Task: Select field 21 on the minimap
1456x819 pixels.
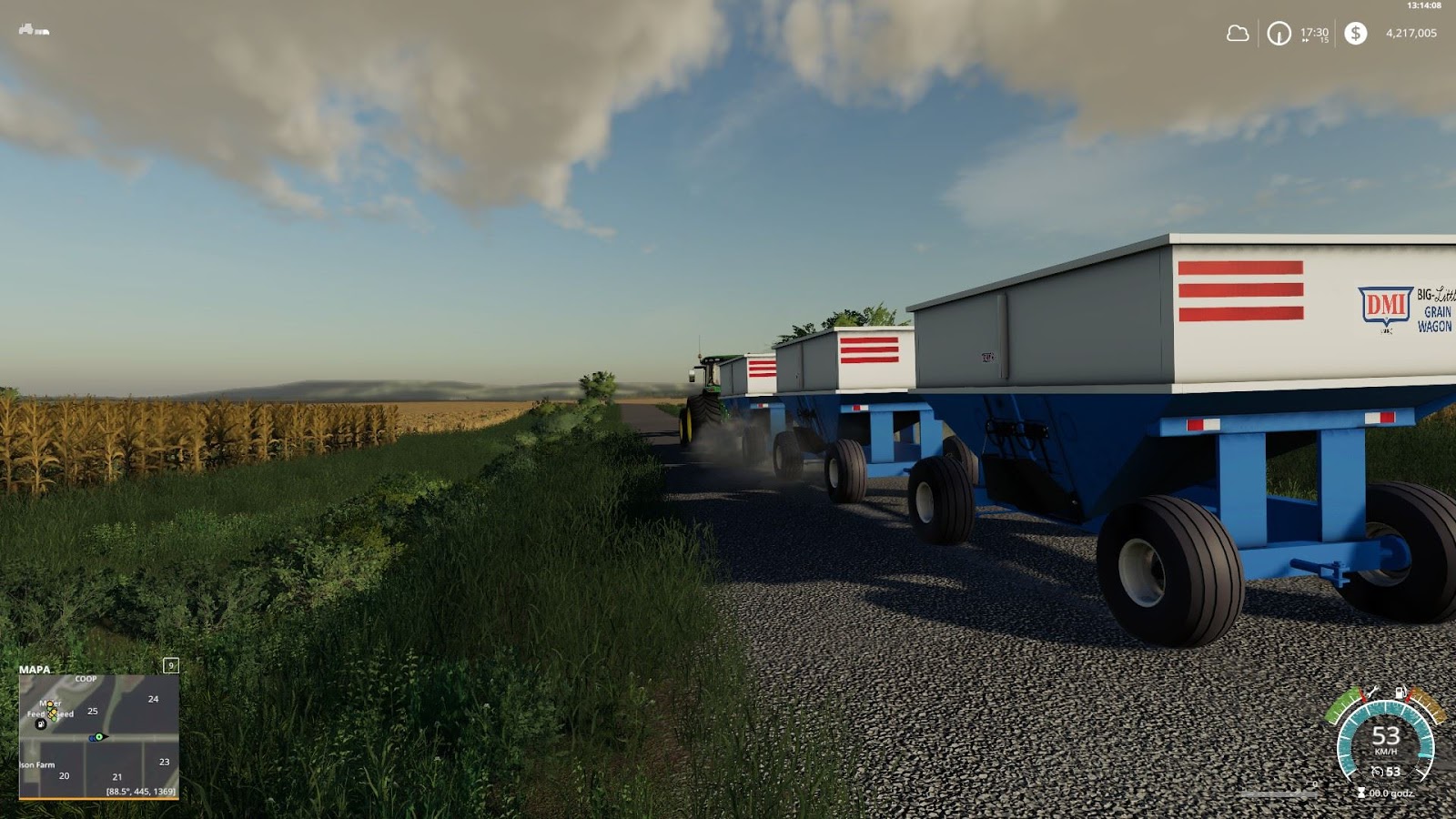Action: 117,775
